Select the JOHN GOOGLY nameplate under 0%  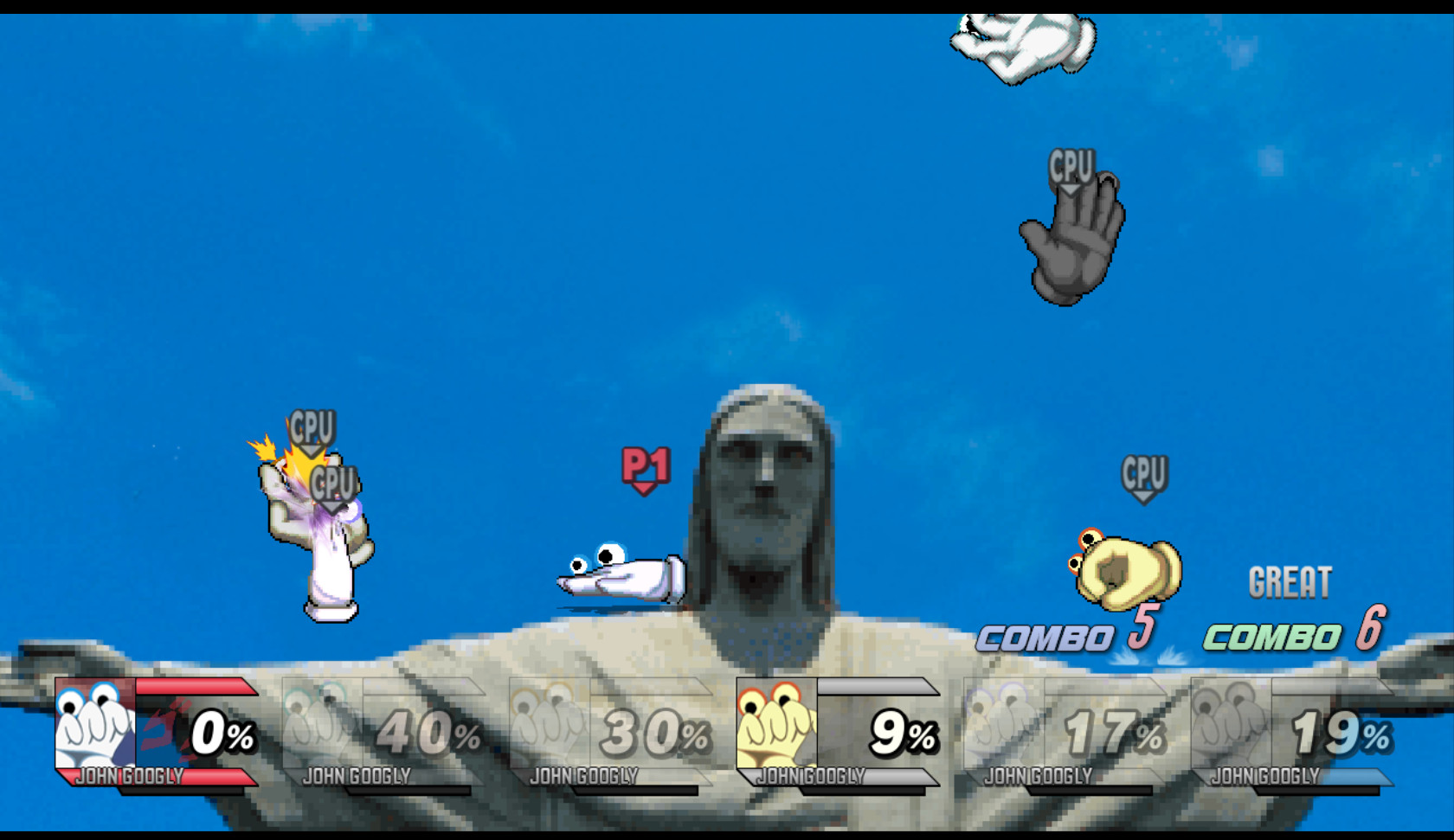tap(130, 776)
